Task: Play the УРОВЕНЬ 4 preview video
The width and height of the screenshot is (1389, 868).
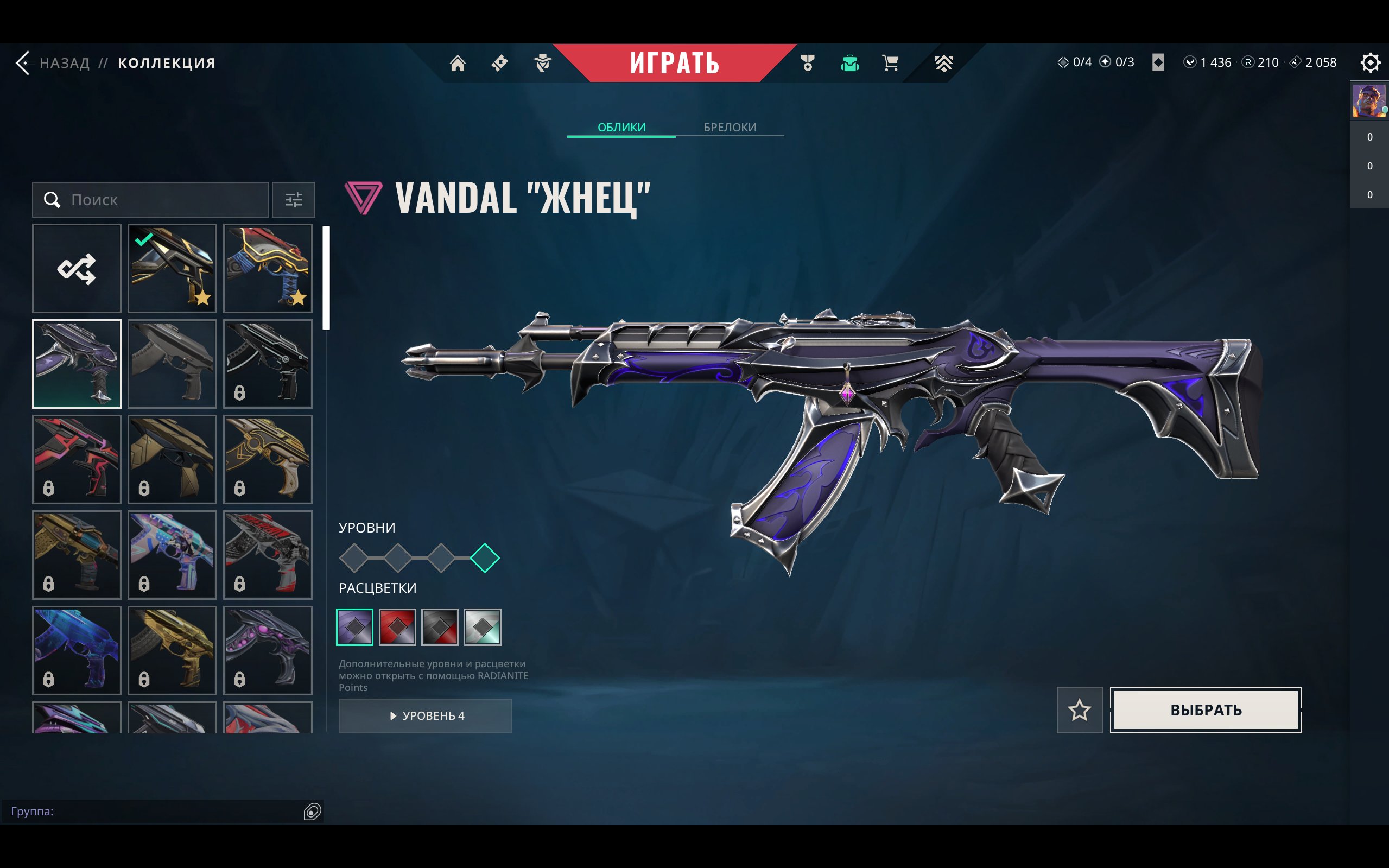Action: 426,715
